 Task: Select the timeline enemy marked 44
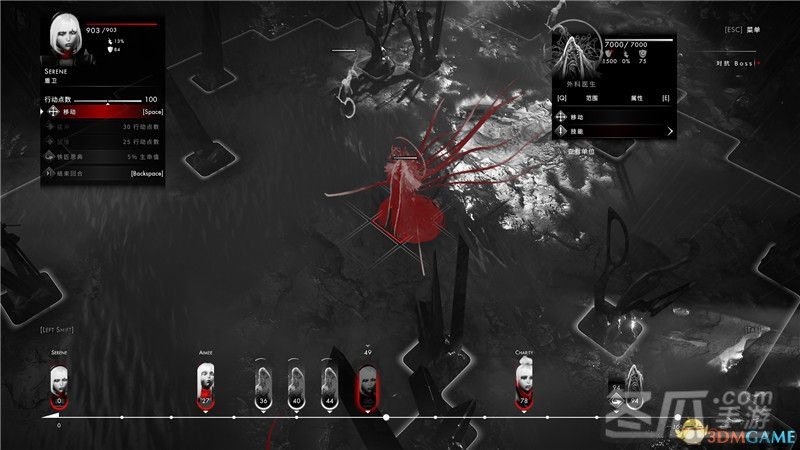coord(329,385)
